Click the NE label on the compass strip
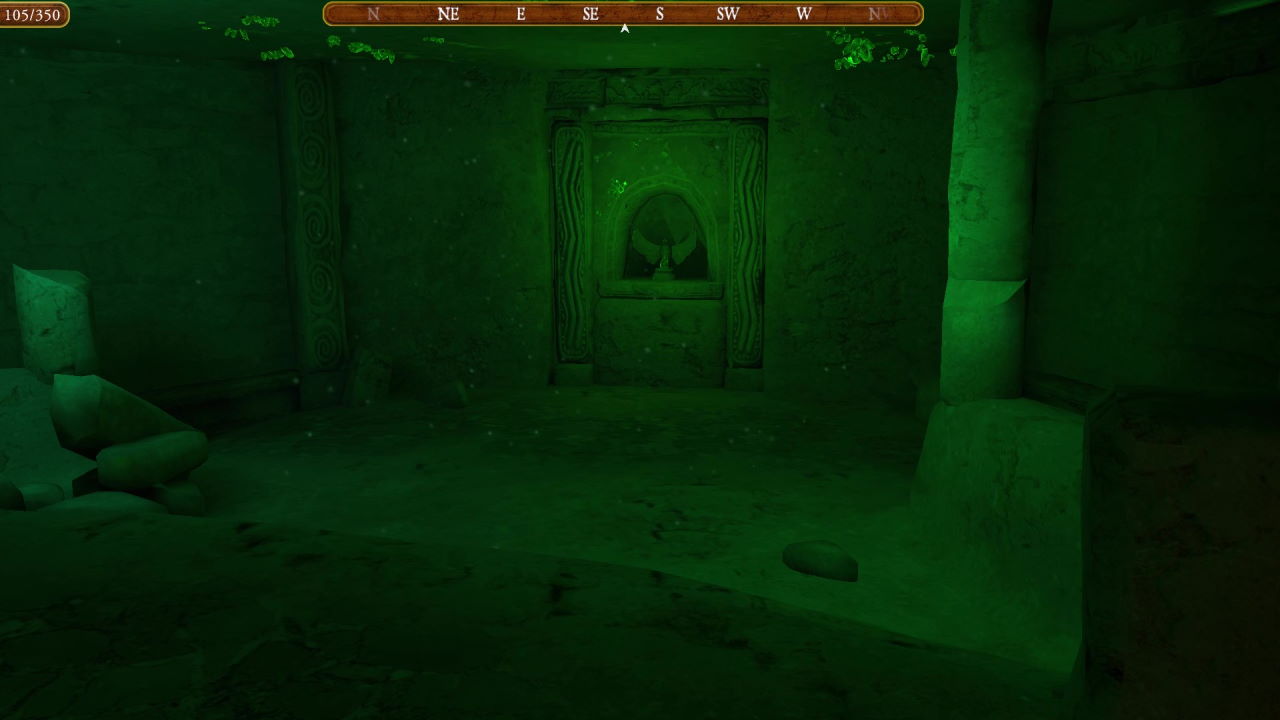This screenshot has width=1280, height=720. pos(447,14)
